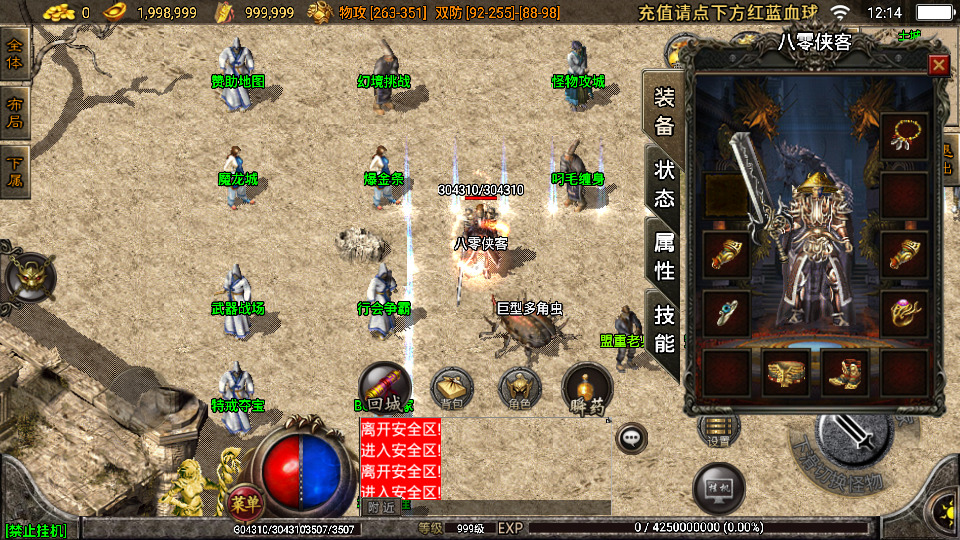
Task: Use the 回城 return-to-town scroll
Action: (386, 389)
